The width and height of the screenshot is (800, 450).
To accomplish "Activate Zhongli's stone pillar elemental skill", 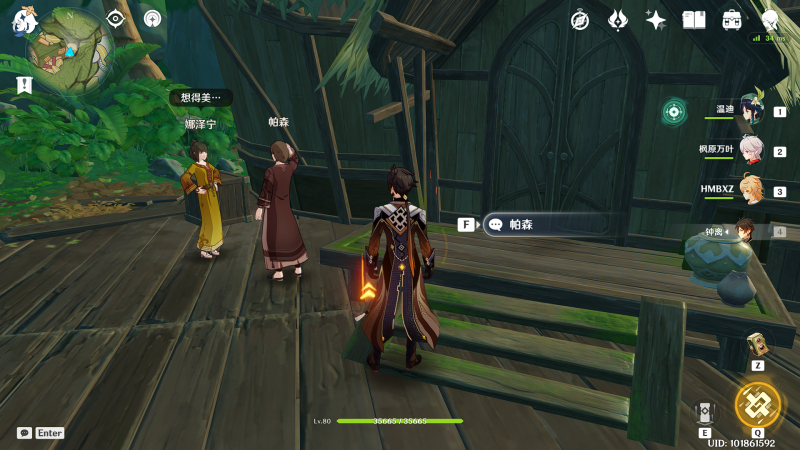I will 705,412.
